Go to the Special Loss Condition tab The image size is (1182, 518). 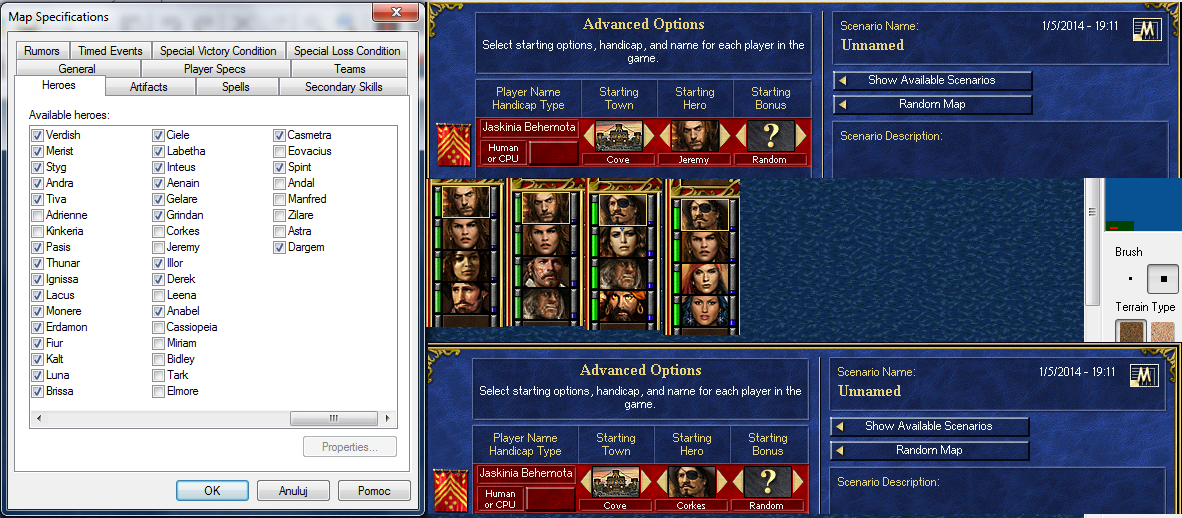click(347, 51)
